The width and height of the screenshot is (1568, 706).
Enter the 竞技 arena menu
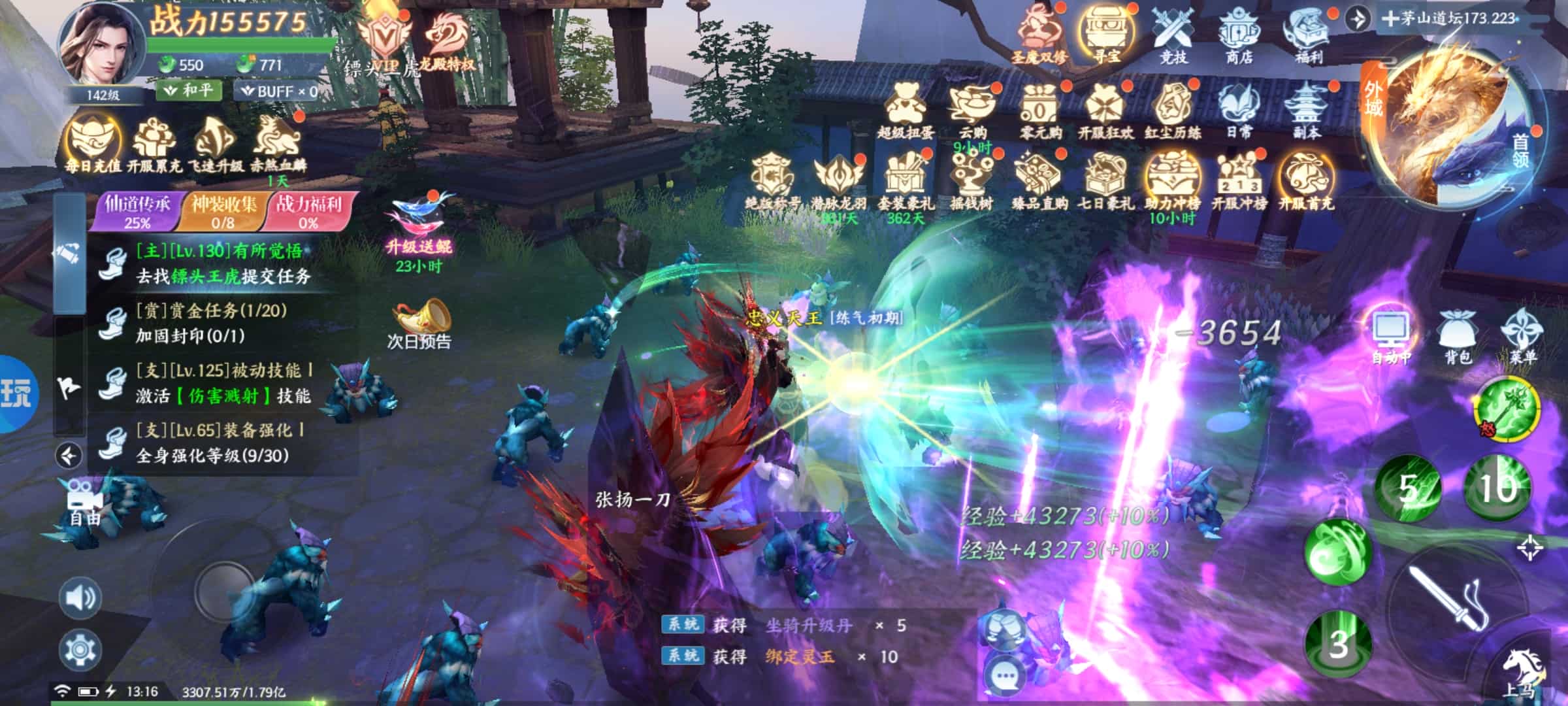click(1173, 35)
